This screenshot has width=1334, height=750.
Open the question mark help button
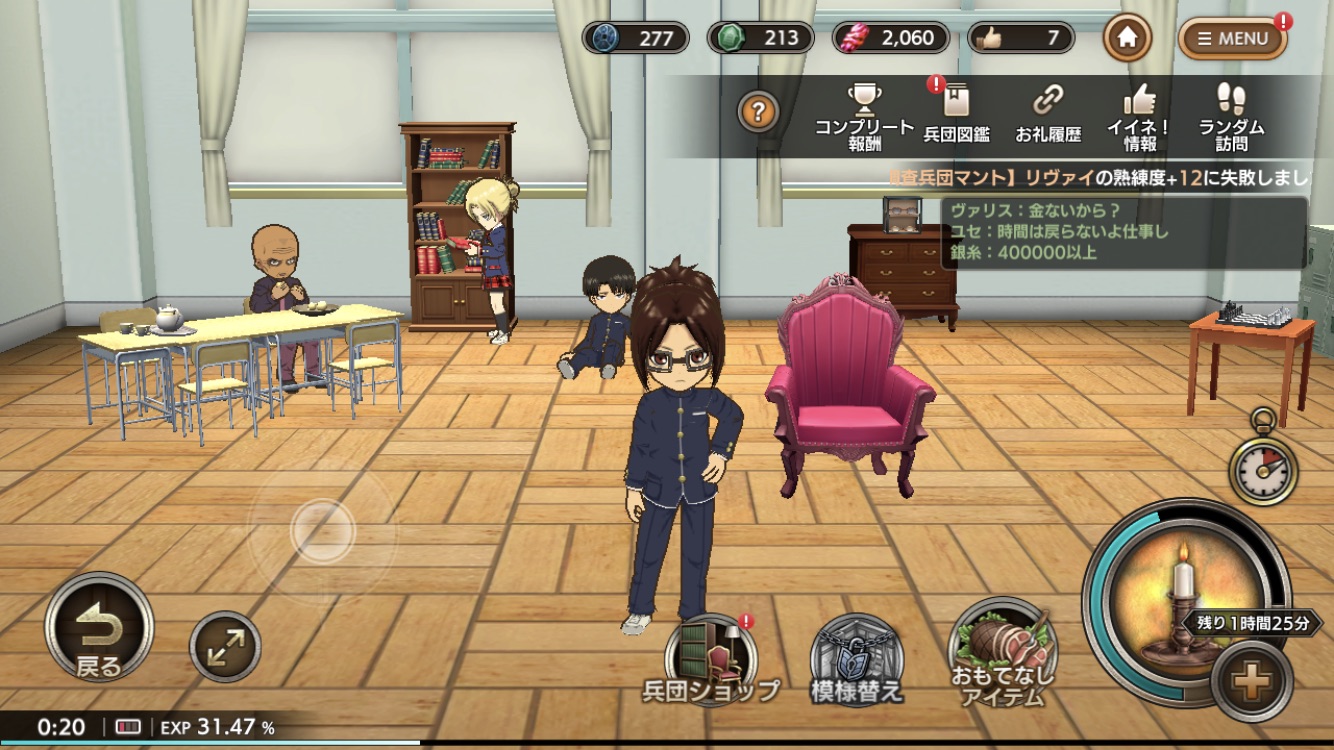(758, 112)
